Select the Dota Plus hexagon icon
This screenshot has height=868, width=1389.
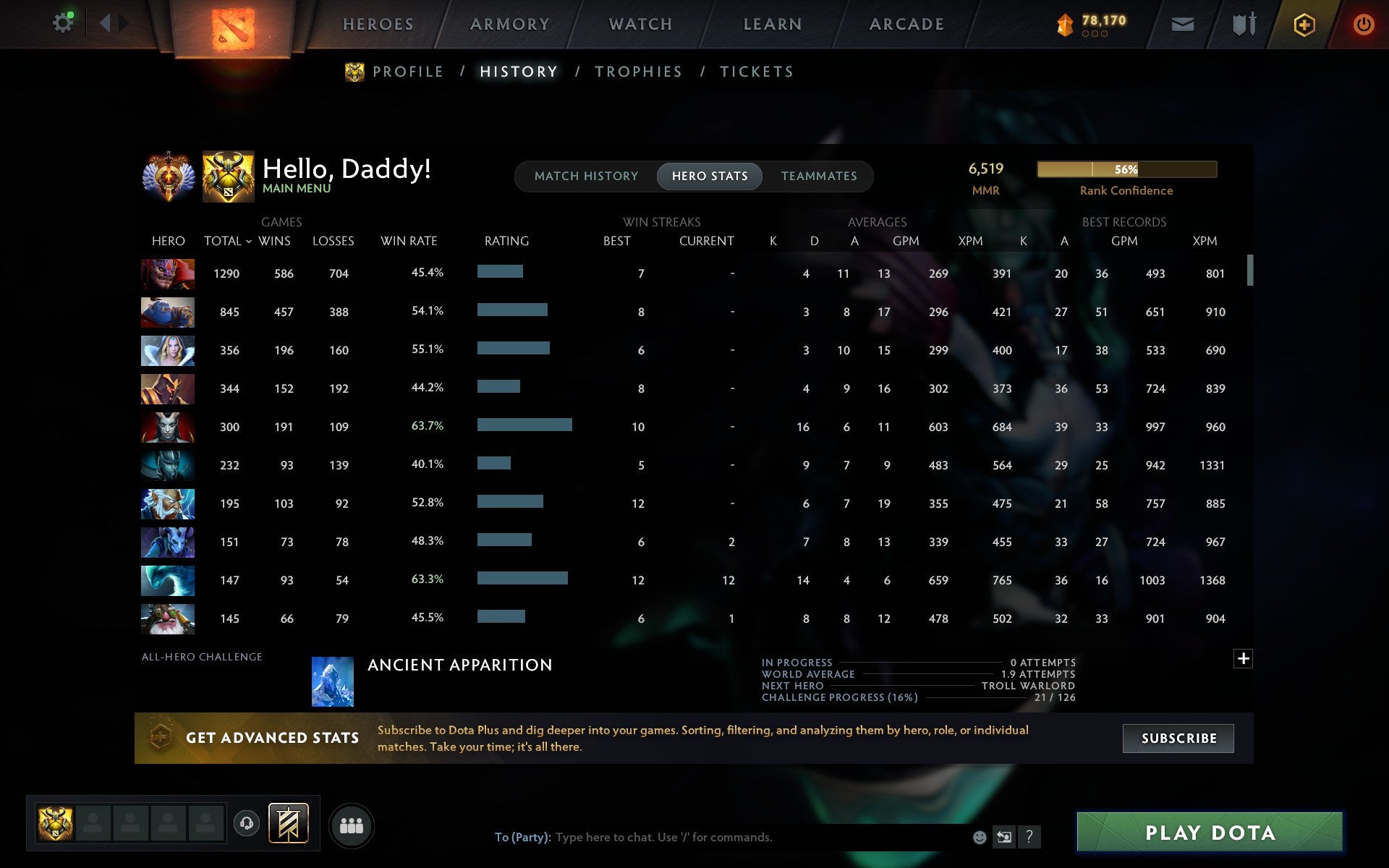coord(1304,24)
